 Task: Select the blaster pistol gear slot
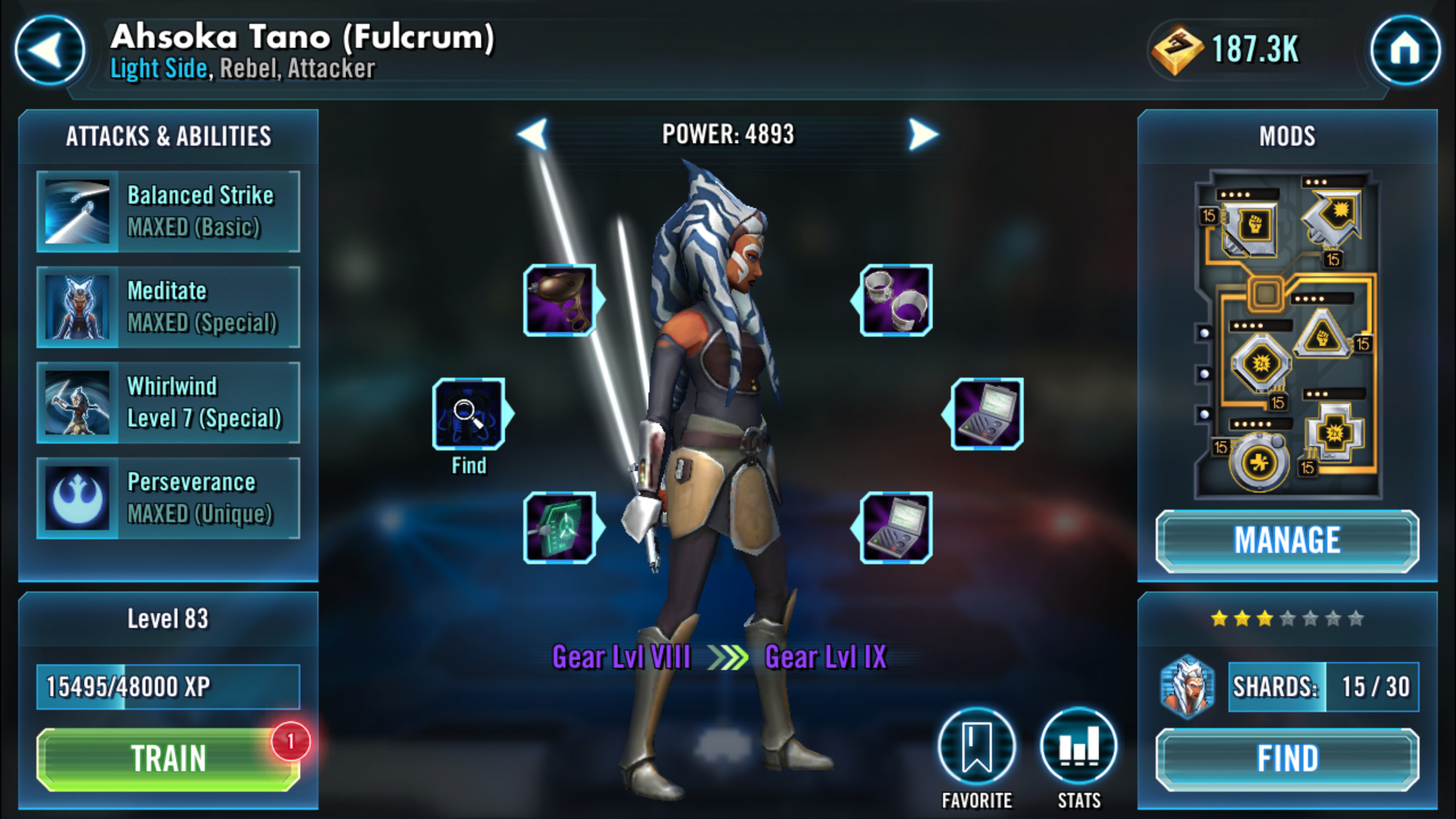(560, 300)
